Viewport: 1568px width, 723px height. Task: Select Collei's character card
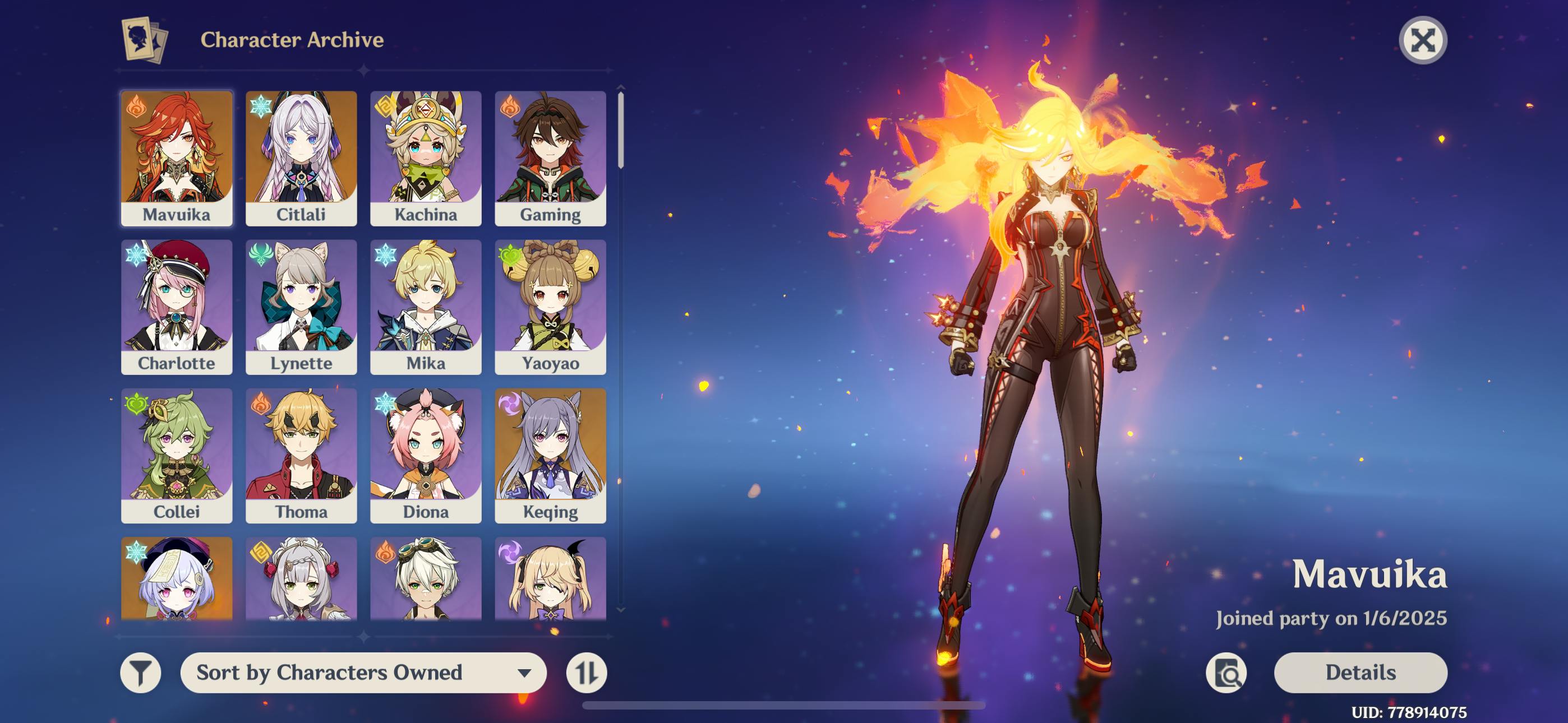tap(177, 455)
